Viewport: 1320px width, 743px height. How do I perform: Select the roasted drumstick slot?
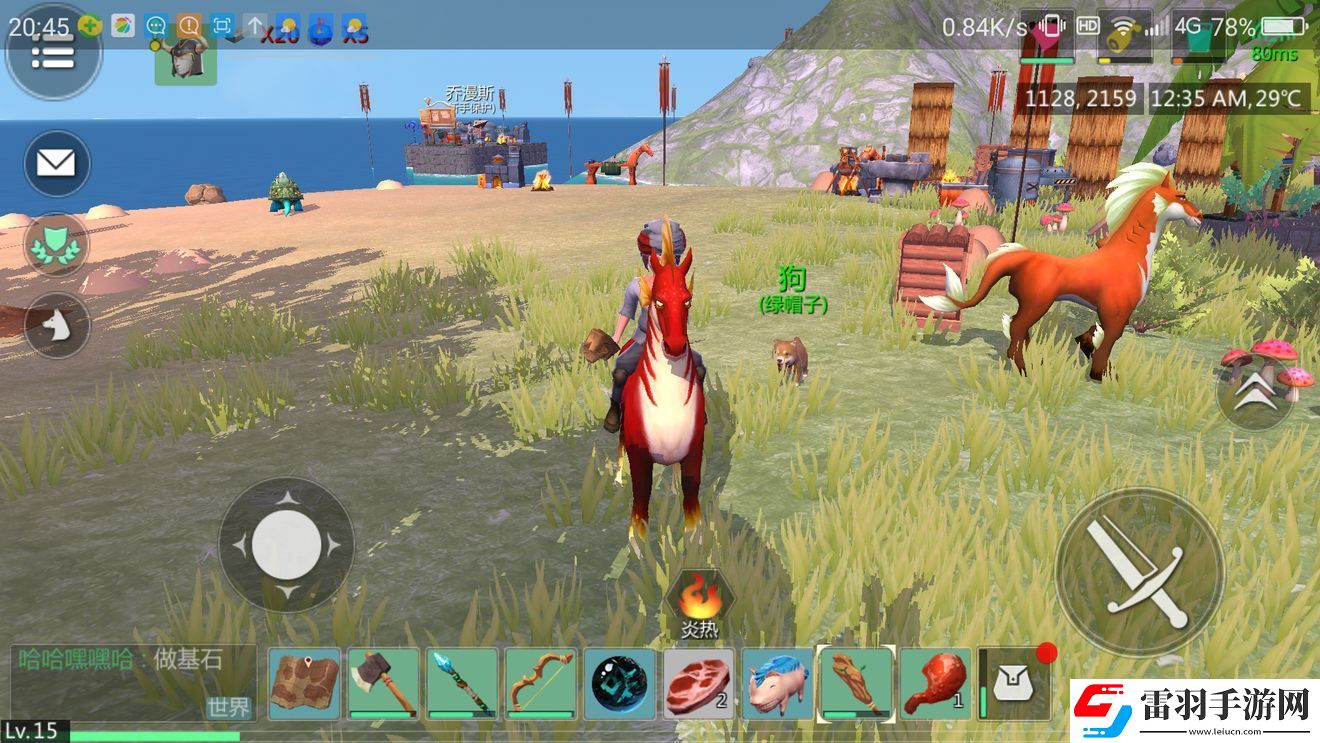935,684
